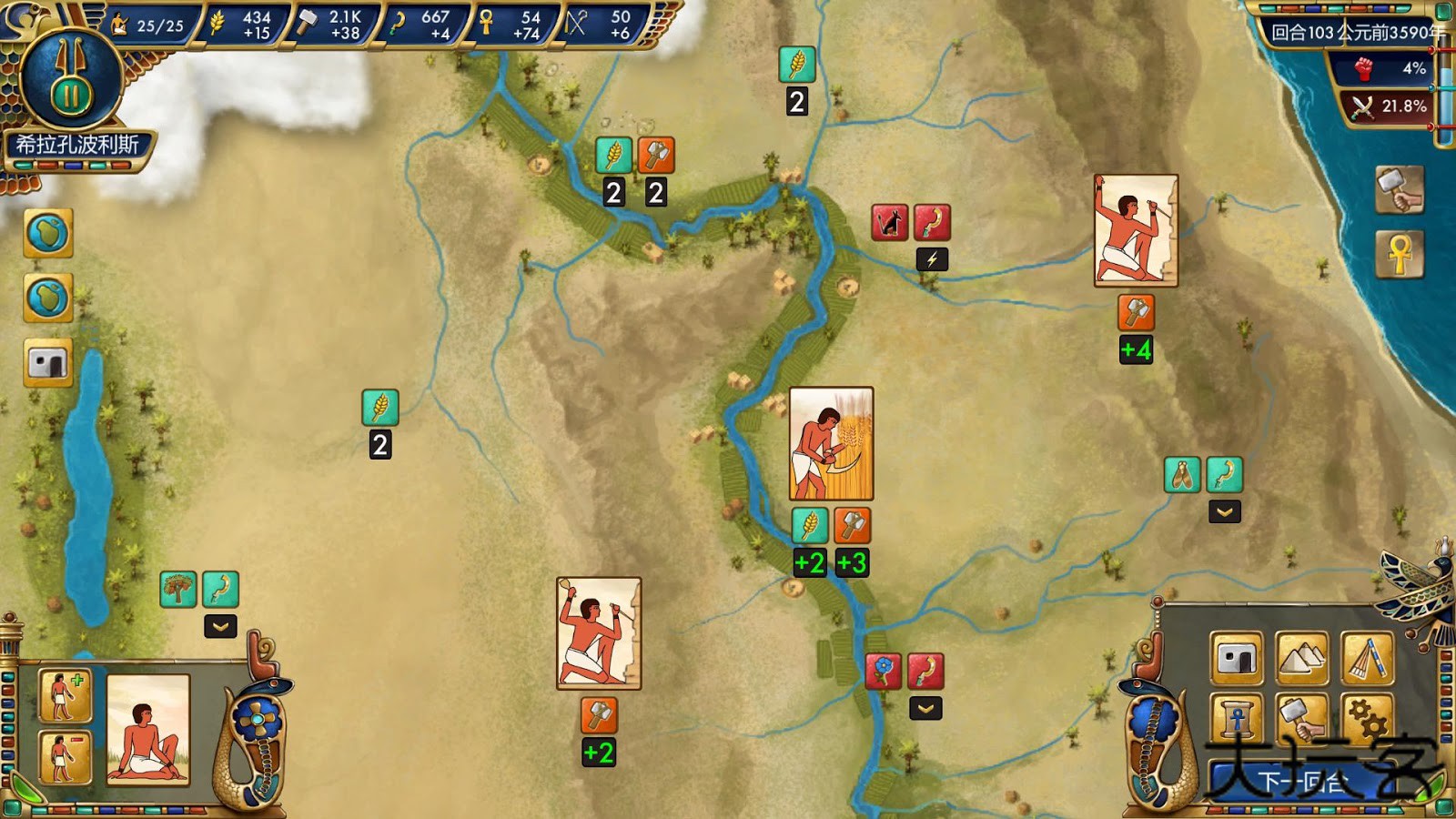
Task: Click the golden ankh icon on the right edge
Action: (1400, 253)
